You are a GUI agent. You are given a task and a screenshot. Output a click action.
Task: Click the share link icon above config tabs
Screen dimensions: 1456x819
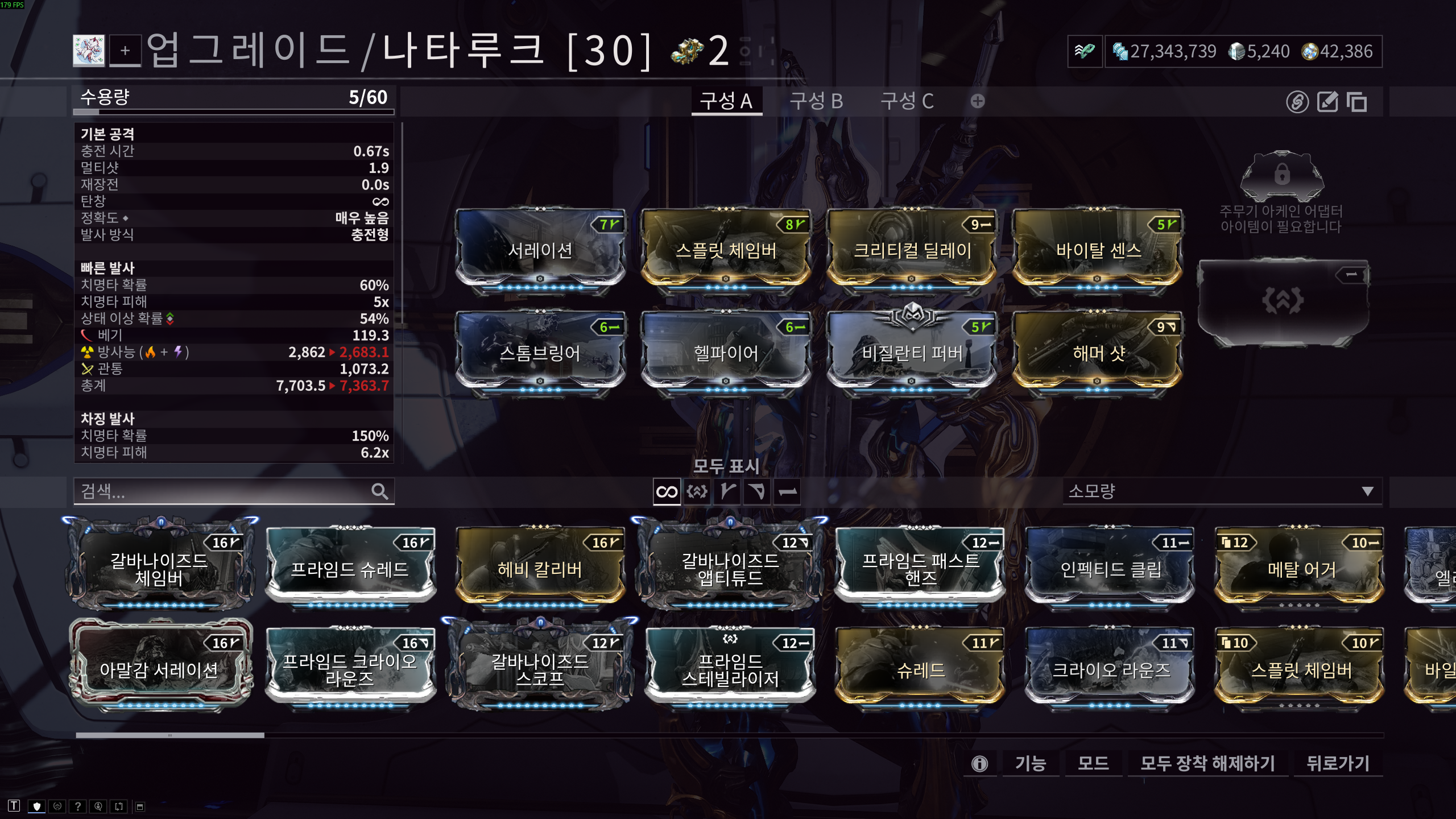point(1298,103)
